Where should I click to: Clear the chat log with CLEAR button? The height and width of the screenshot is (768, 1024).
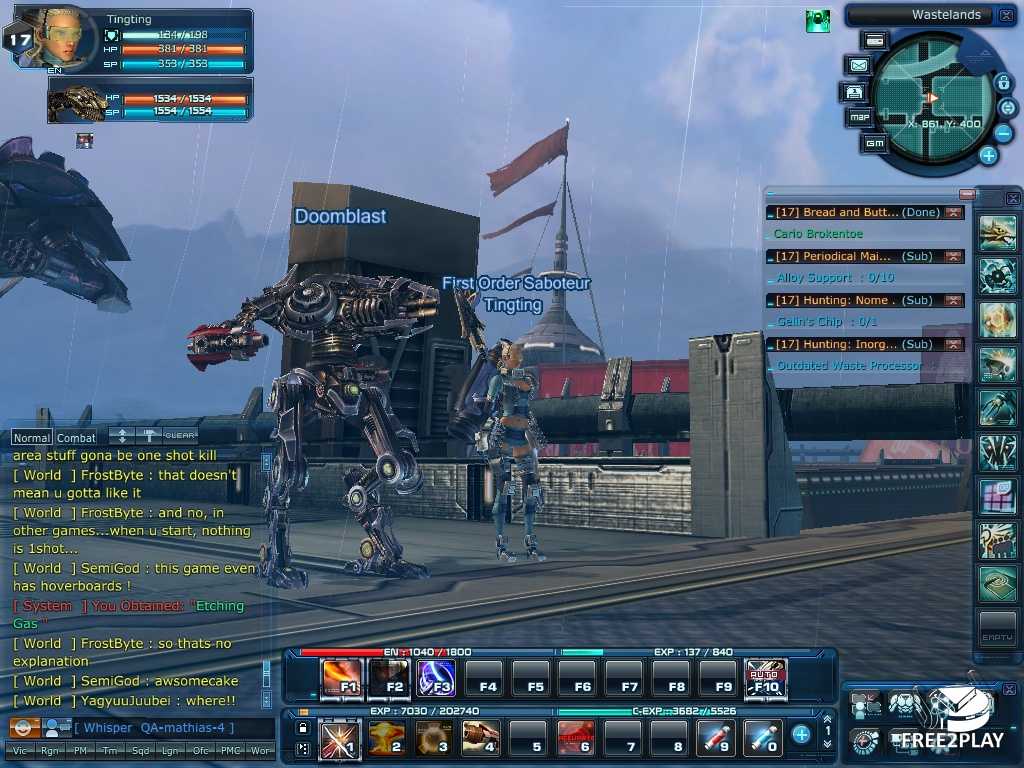tap(180, 436)
